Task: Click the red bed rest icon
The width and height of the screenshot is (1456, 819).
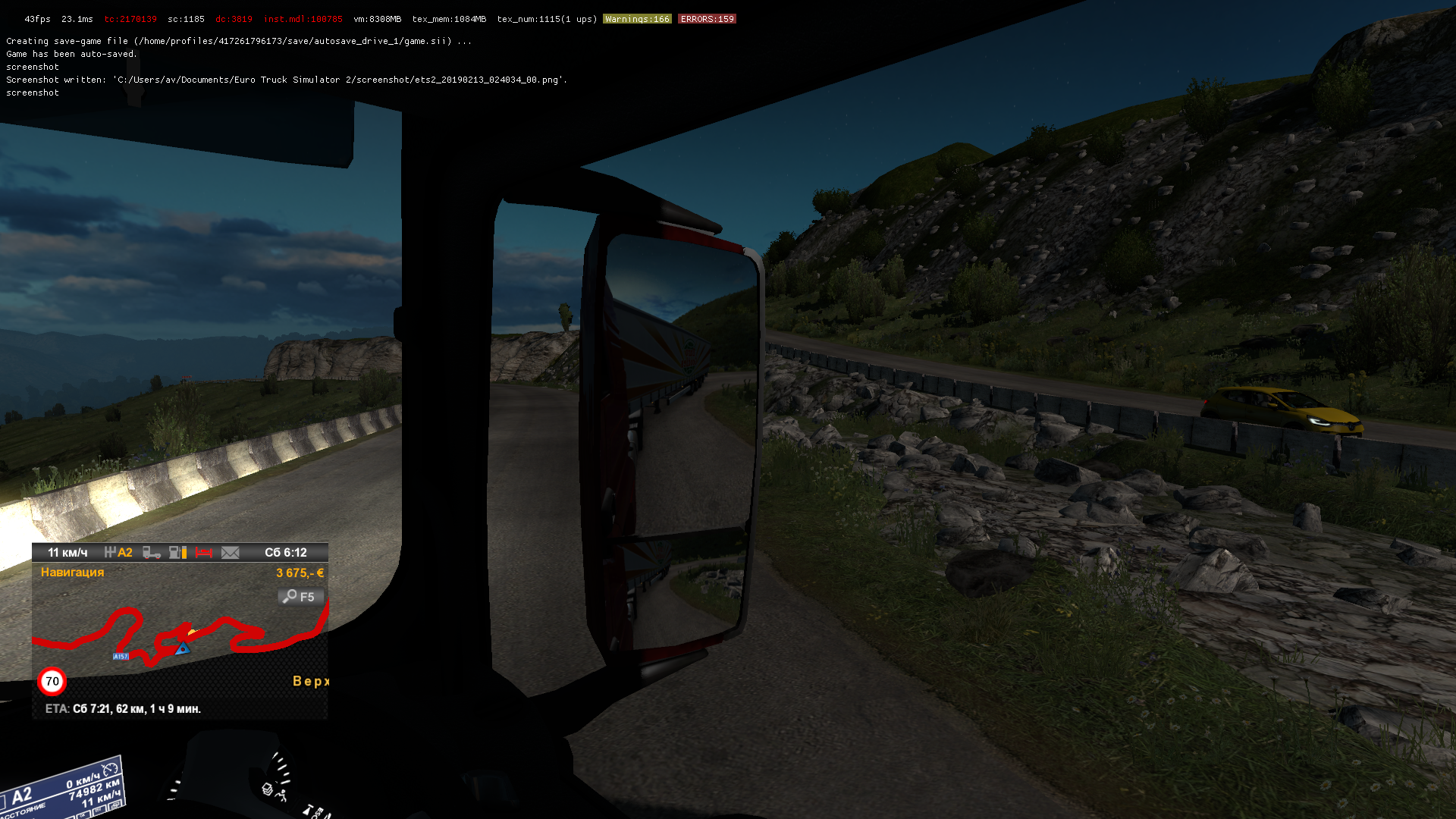Action: (203, 553)
